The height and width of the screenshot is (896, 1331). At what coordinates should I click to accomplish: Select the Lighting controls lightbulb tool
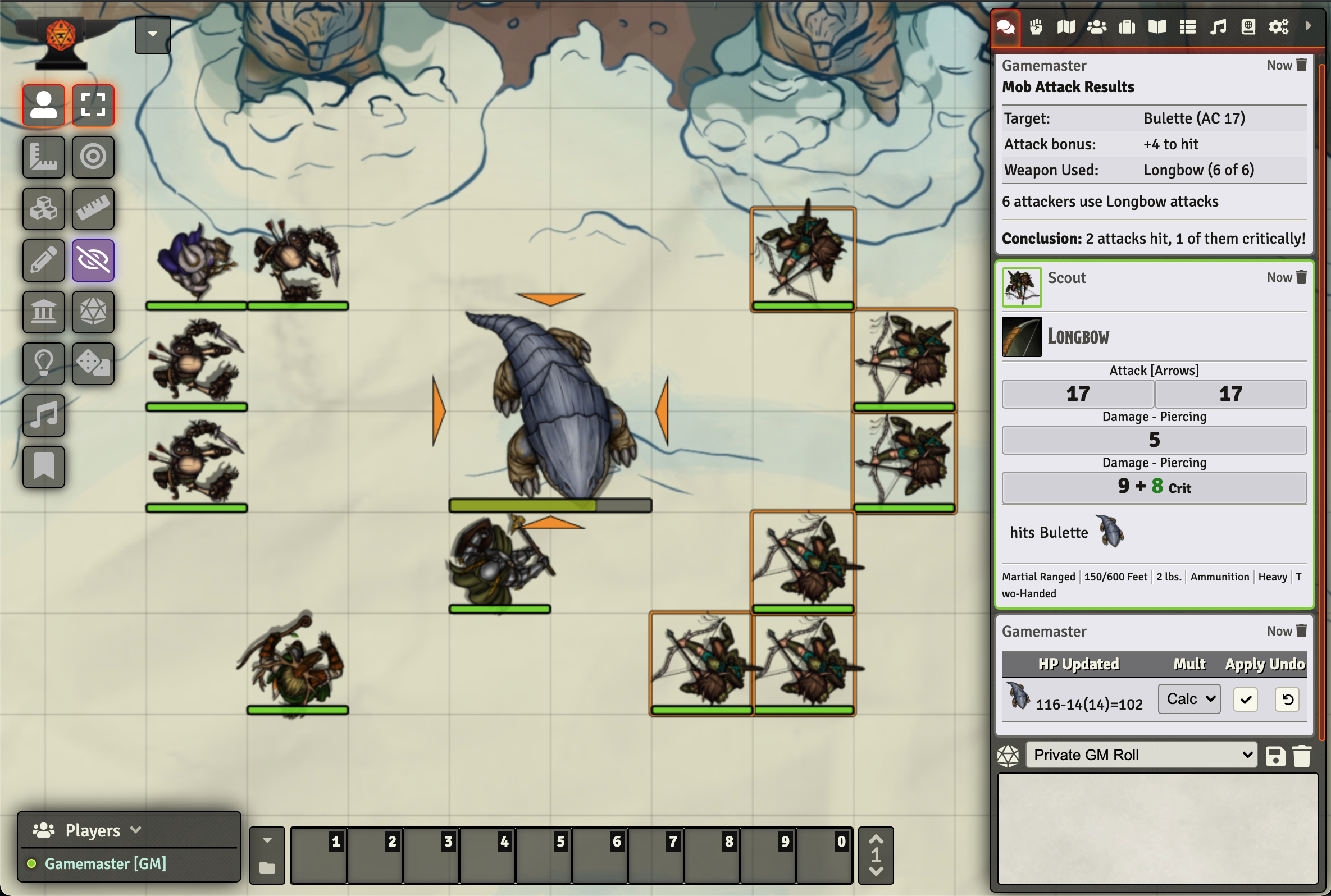(43, 364)
